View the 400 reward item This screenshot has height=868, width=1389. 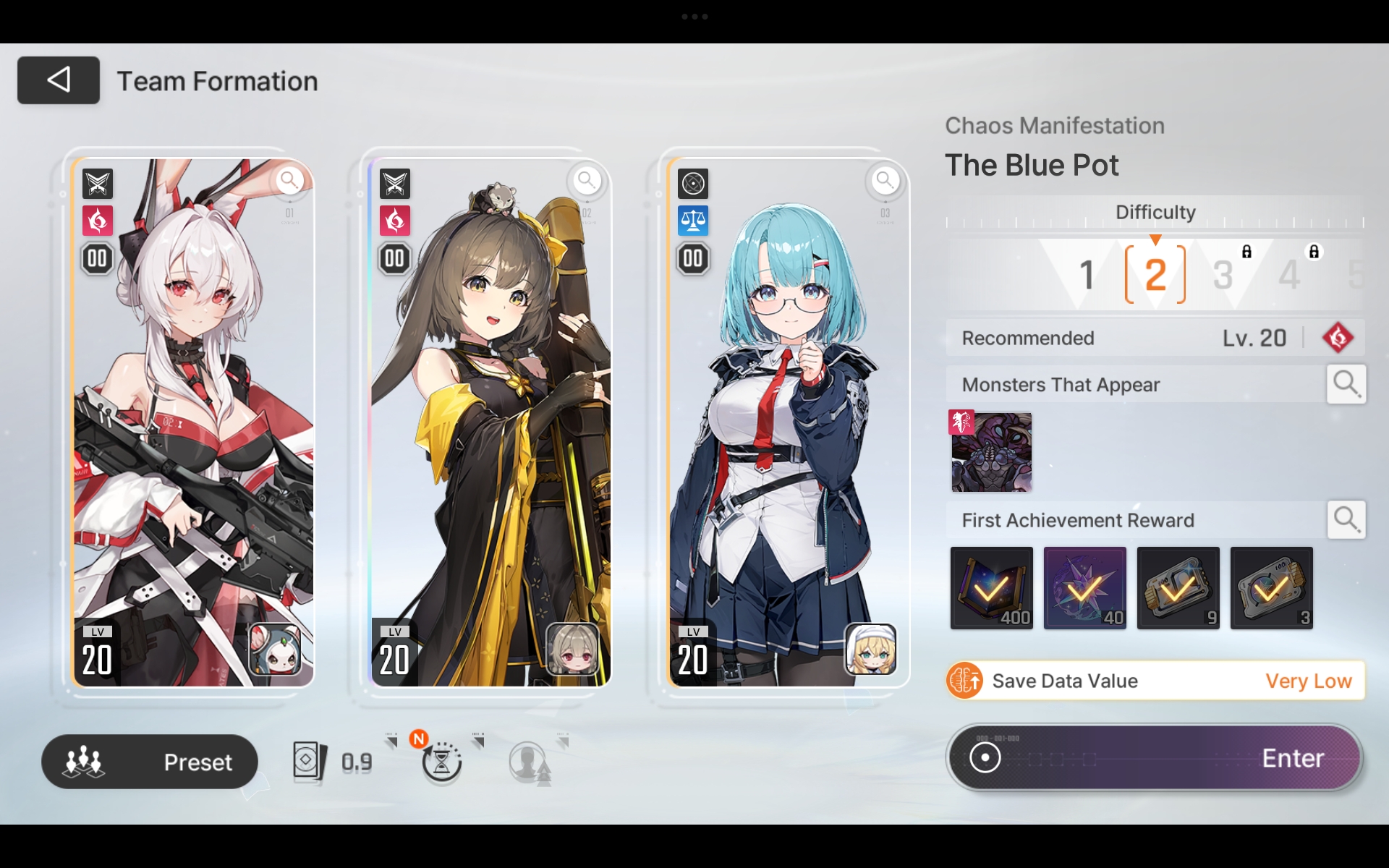991,588
